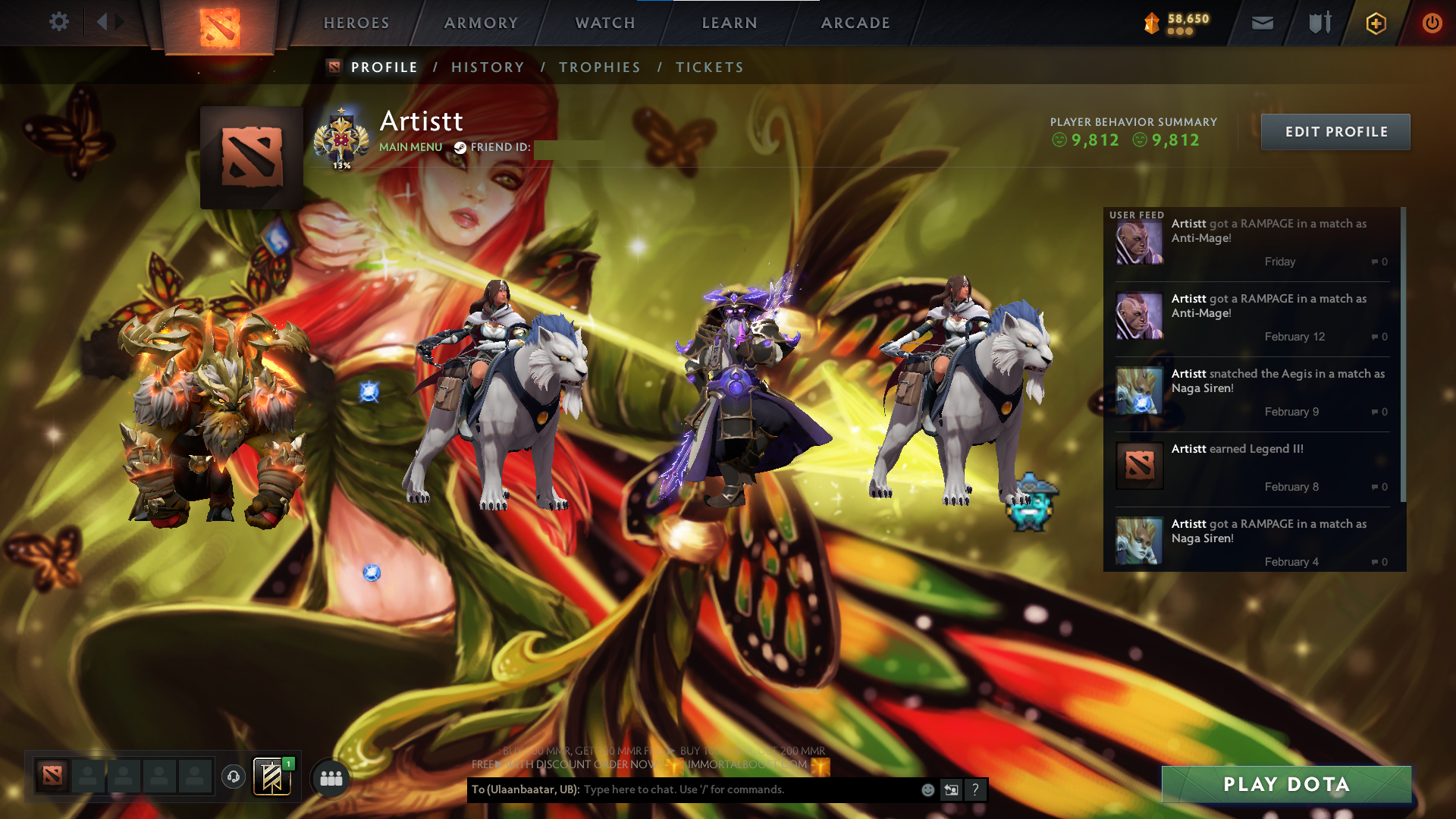This screenshot has width=1456, height=819.
Task: Toggle the voice chat headset icon
Action: click(234, 777)
